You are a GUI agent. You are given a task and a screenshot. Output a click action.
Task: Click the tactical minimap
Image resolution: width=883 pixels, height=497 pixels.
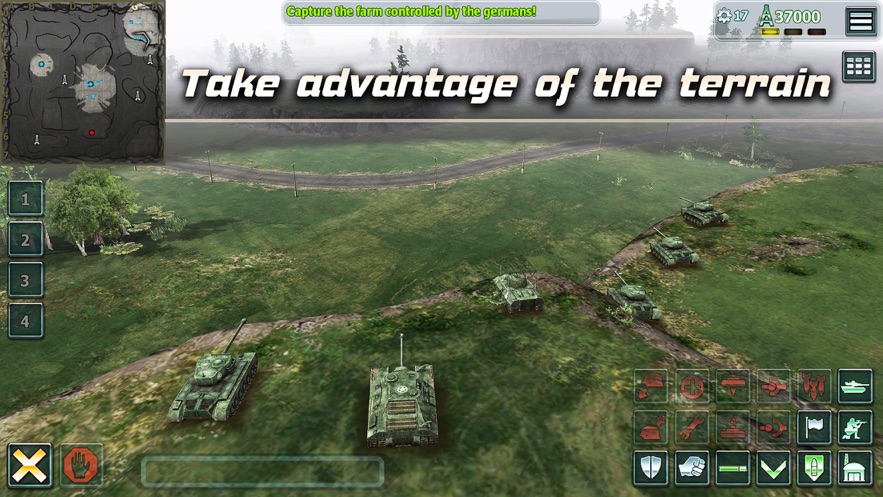pos(83,82)
